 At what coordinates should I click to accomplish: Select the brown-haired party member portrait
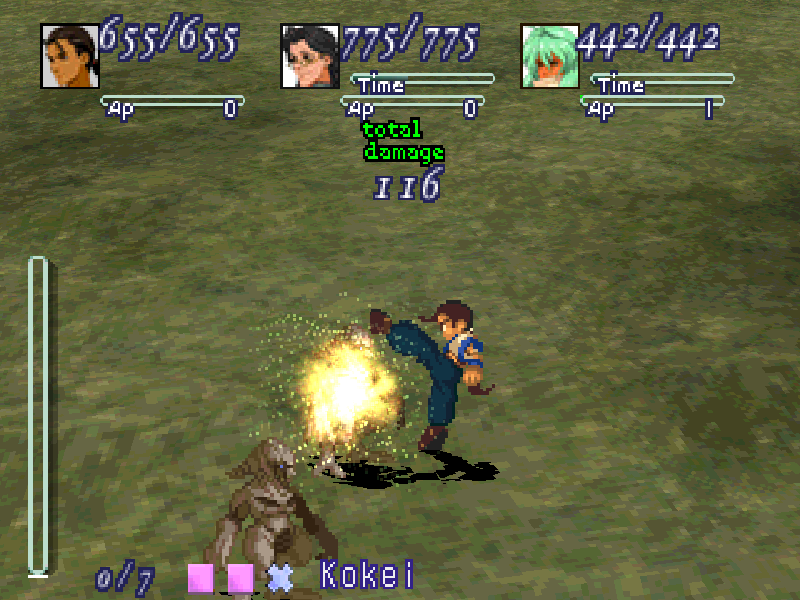[x=69, y=56]
